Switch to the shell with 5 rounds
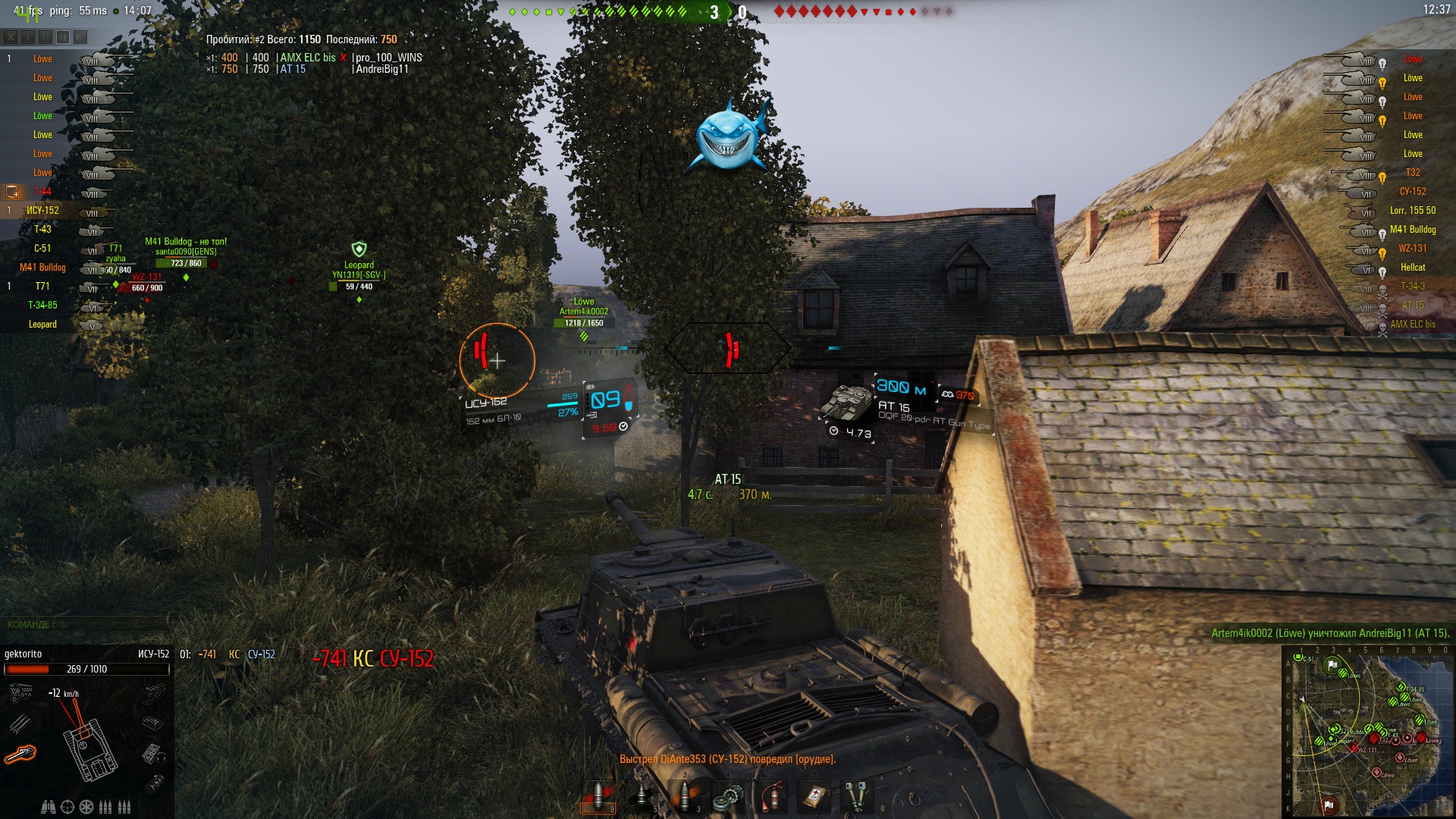 642,795
